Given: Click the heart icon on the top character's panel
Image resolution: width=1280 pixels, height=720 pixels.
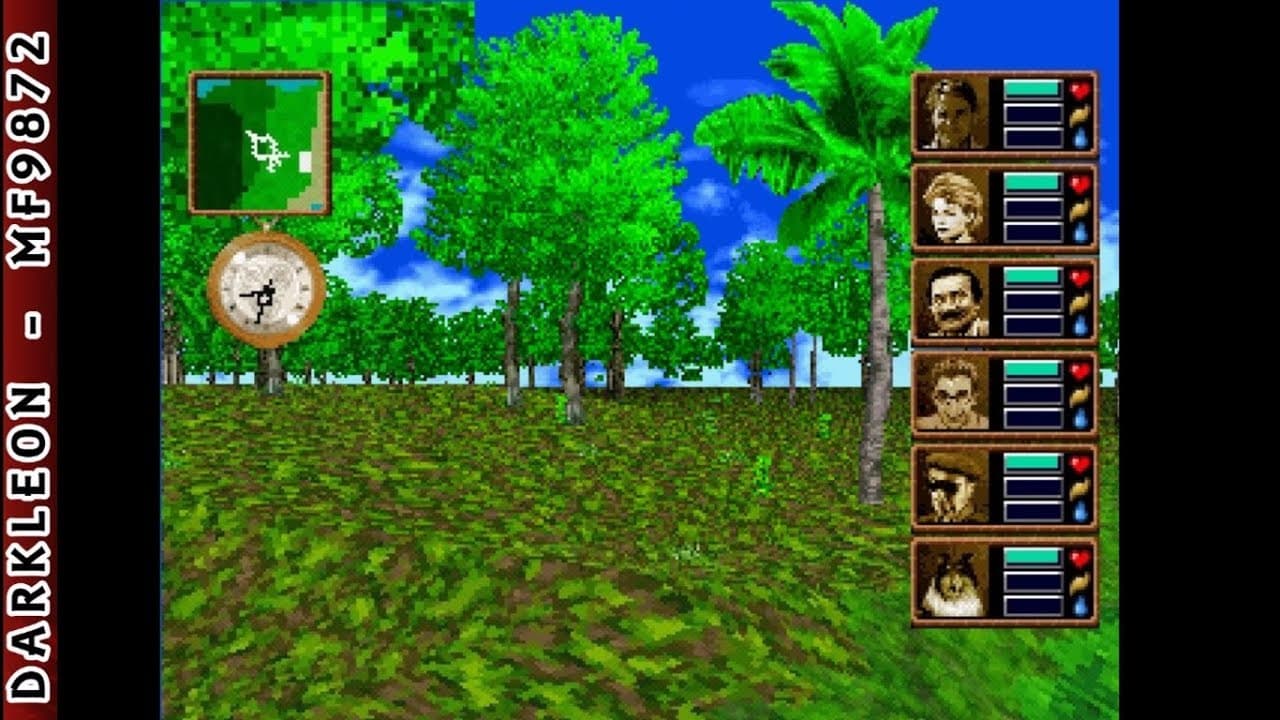Looking at the screenshot, I should [x=1080, y=89].
